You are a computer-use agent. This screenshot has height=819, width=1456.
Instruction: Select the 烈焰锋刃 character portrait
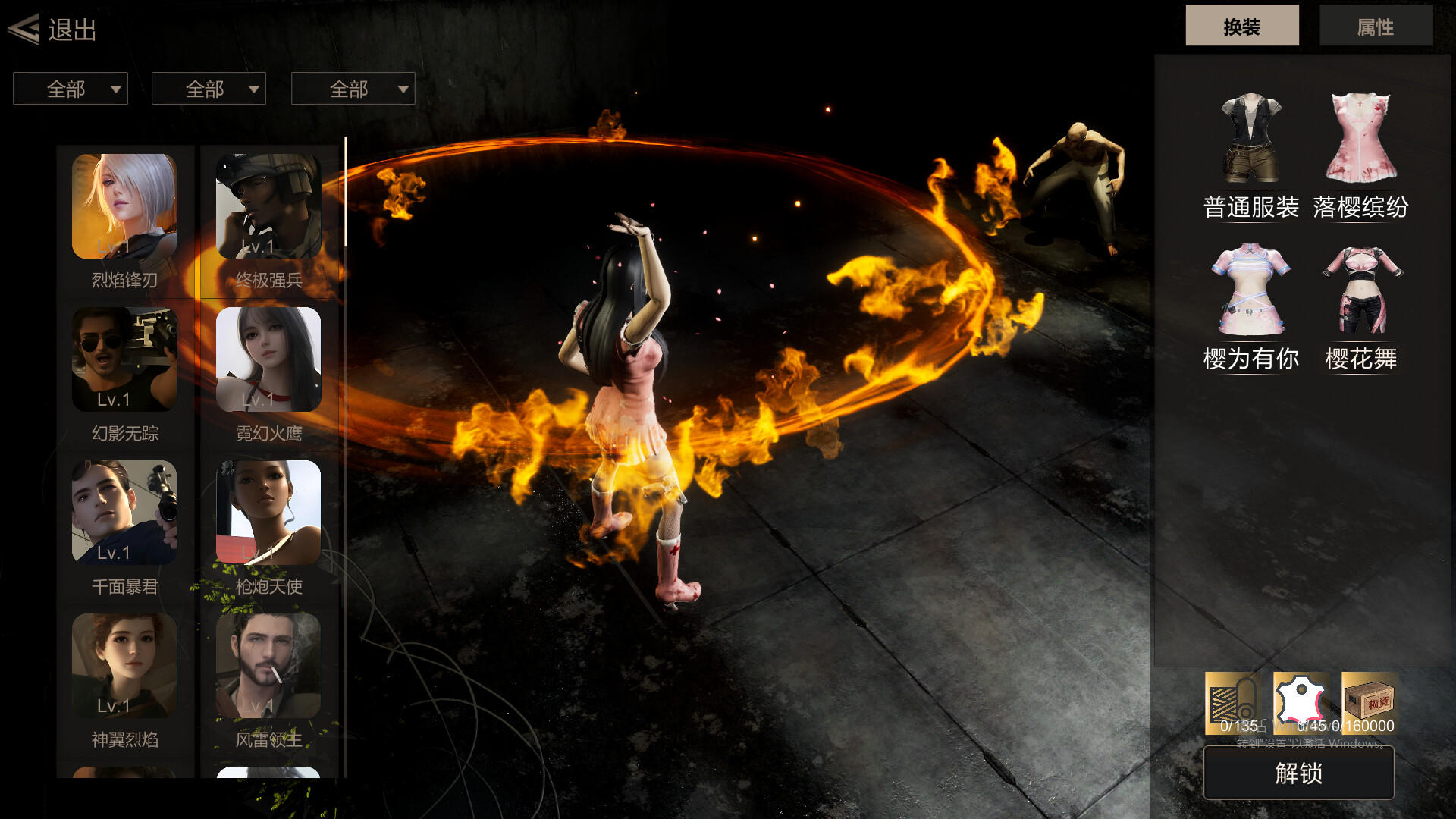(x=124, y=206)
